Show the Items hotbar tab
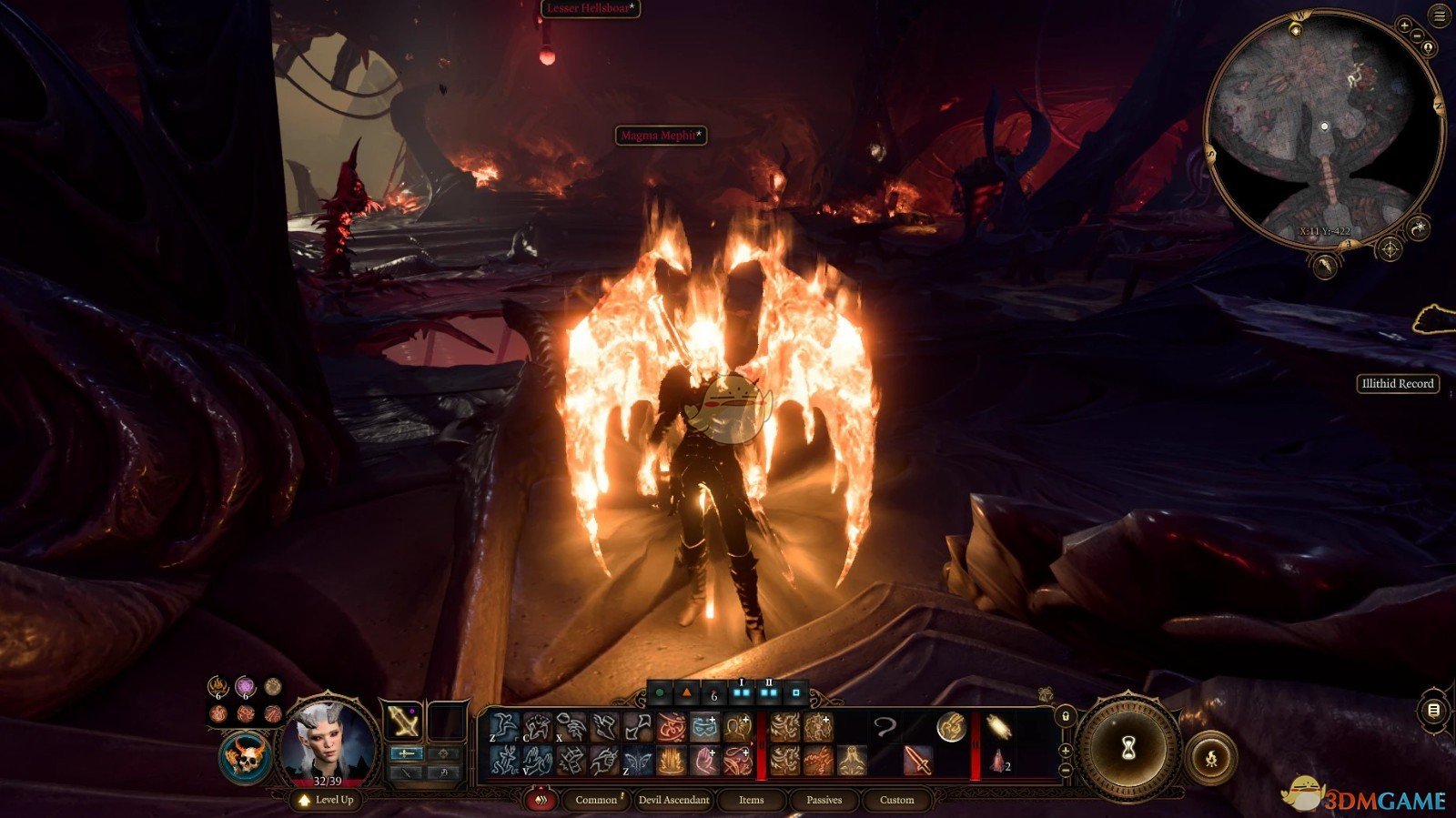The width and height of the screenshot is (1456, 818). 751,800
